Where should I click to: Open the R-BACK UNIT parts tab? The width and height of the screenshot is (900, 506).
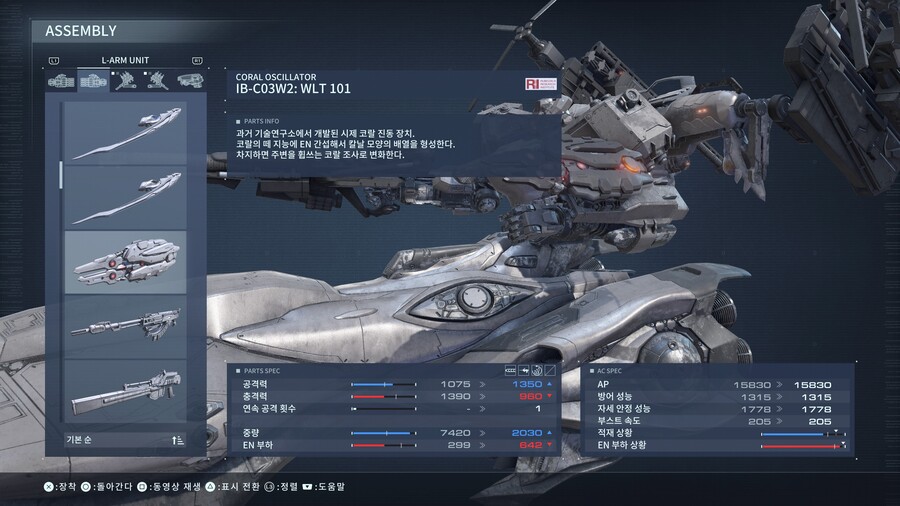pos(125,82)
